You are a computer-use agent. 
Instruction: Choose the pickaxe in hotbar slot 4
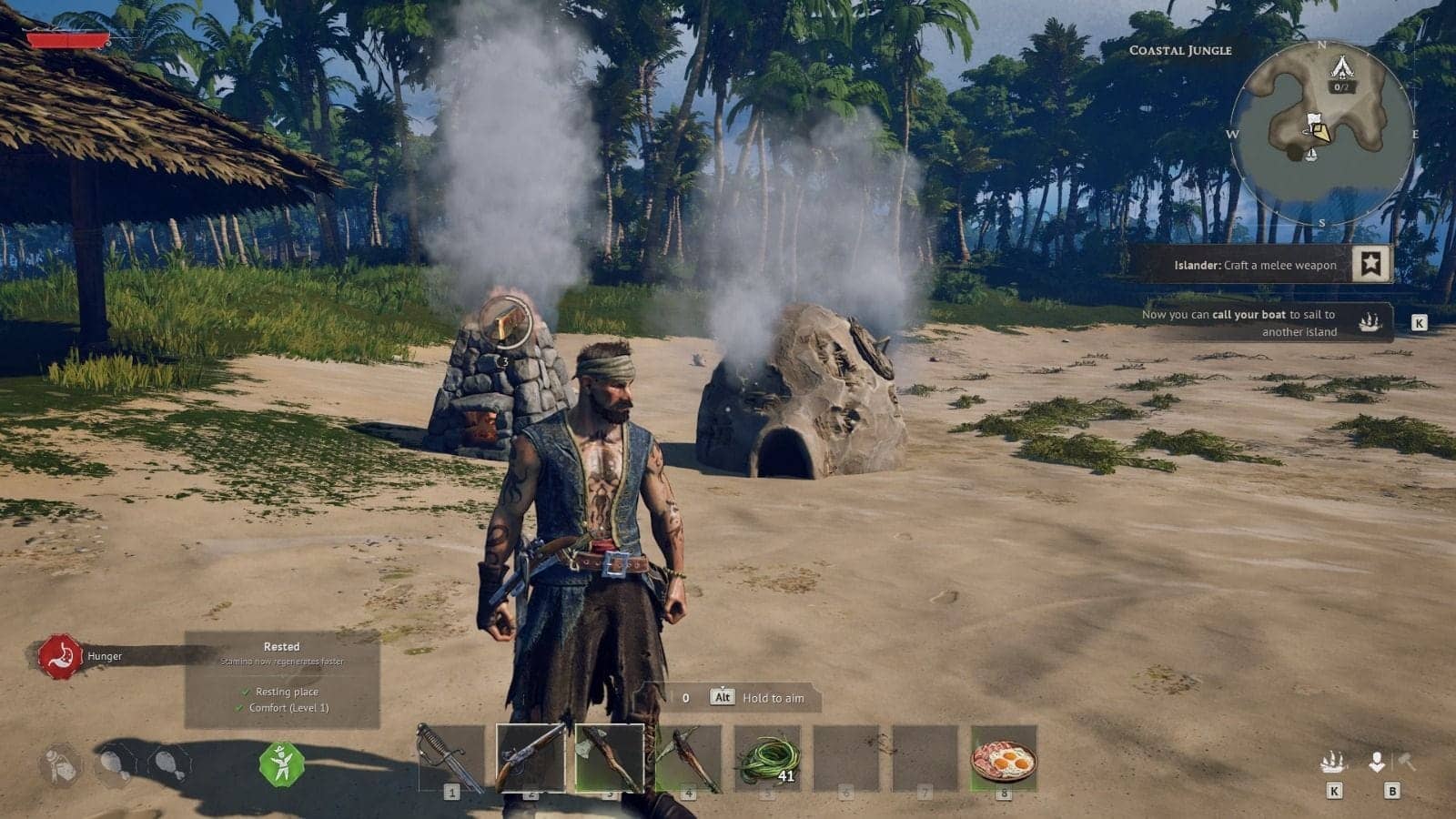[x=689, y=757]
